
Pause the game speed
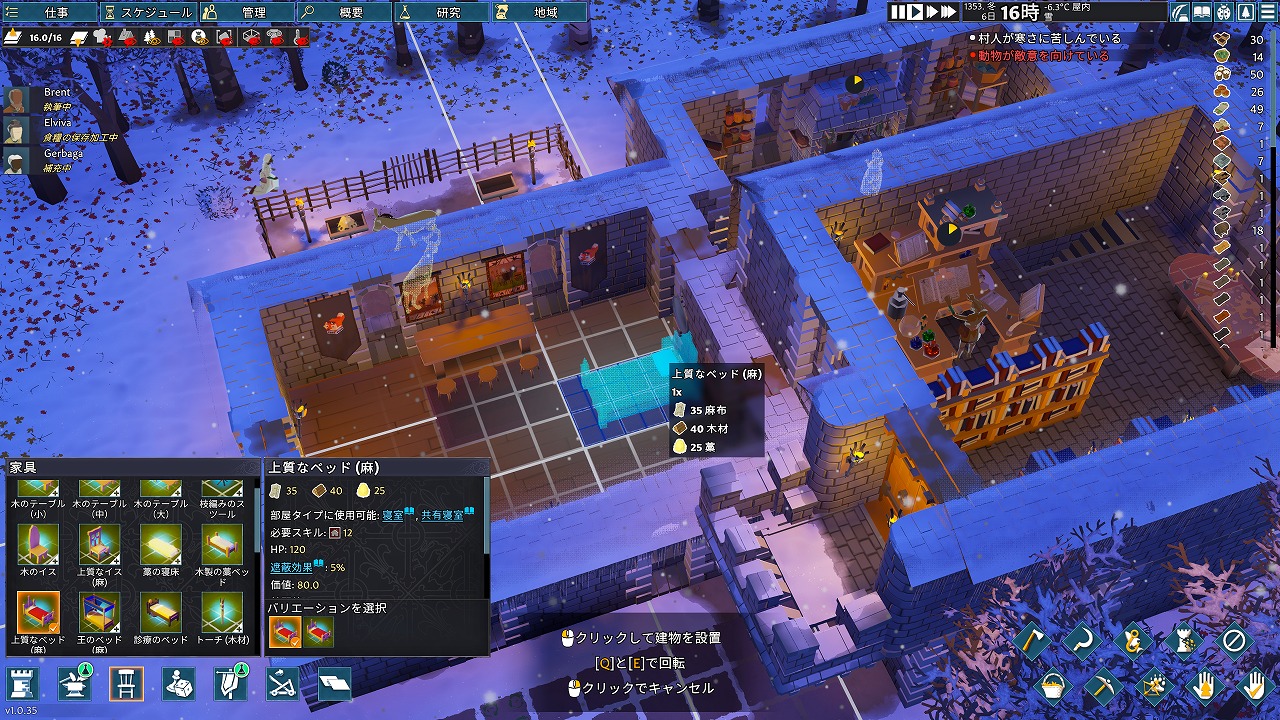tap(899, 12)
